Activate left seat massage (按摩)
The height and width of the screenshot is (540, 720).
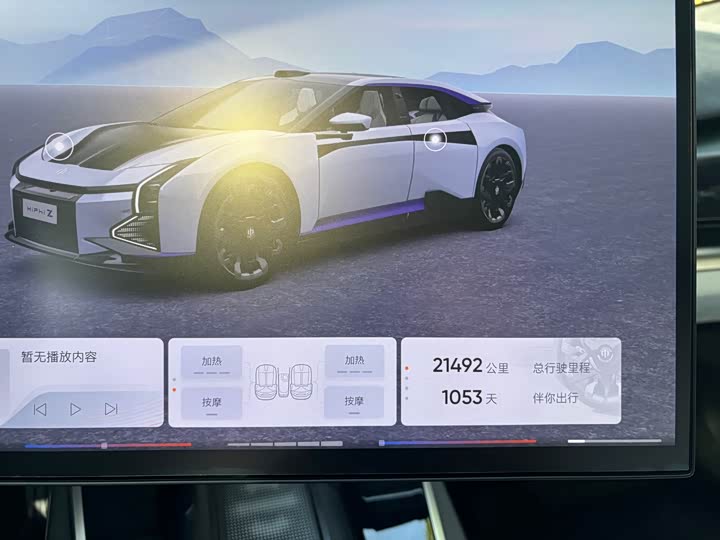pyautogui.click(x=212, y=402)
